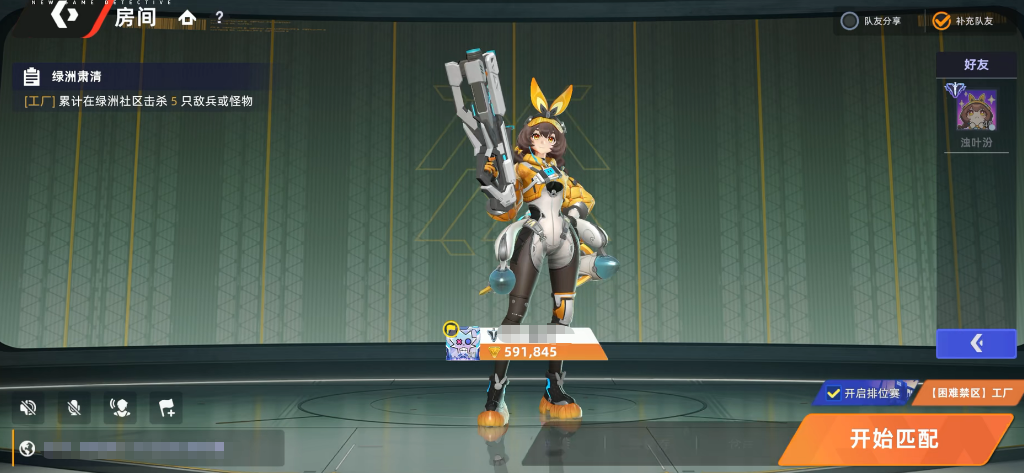Enable the 队友分享 option

850,21
